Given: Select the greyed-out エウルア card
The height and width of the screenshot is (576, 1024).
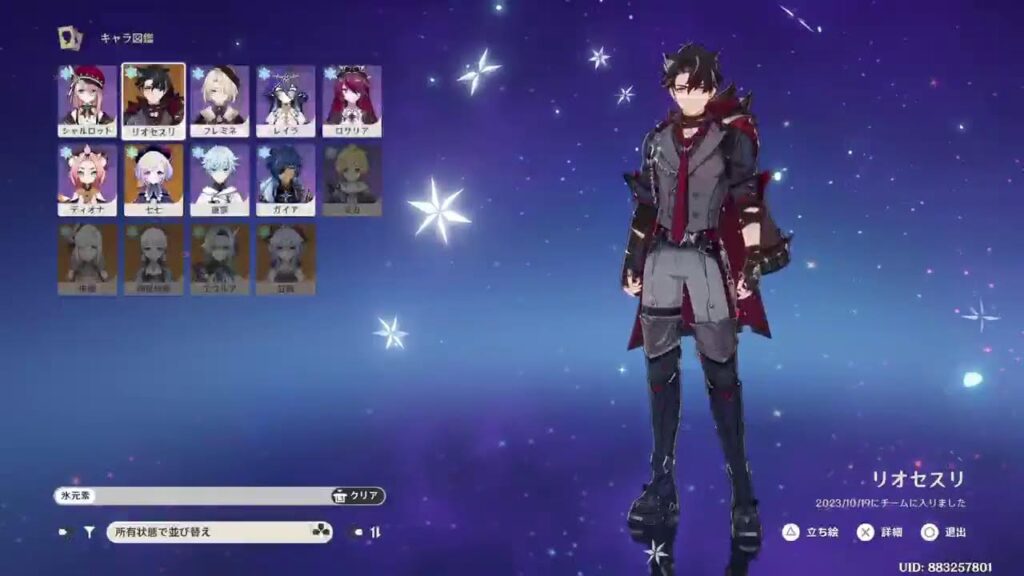Looking at the screenshot, I should click(x=219, y=259).
